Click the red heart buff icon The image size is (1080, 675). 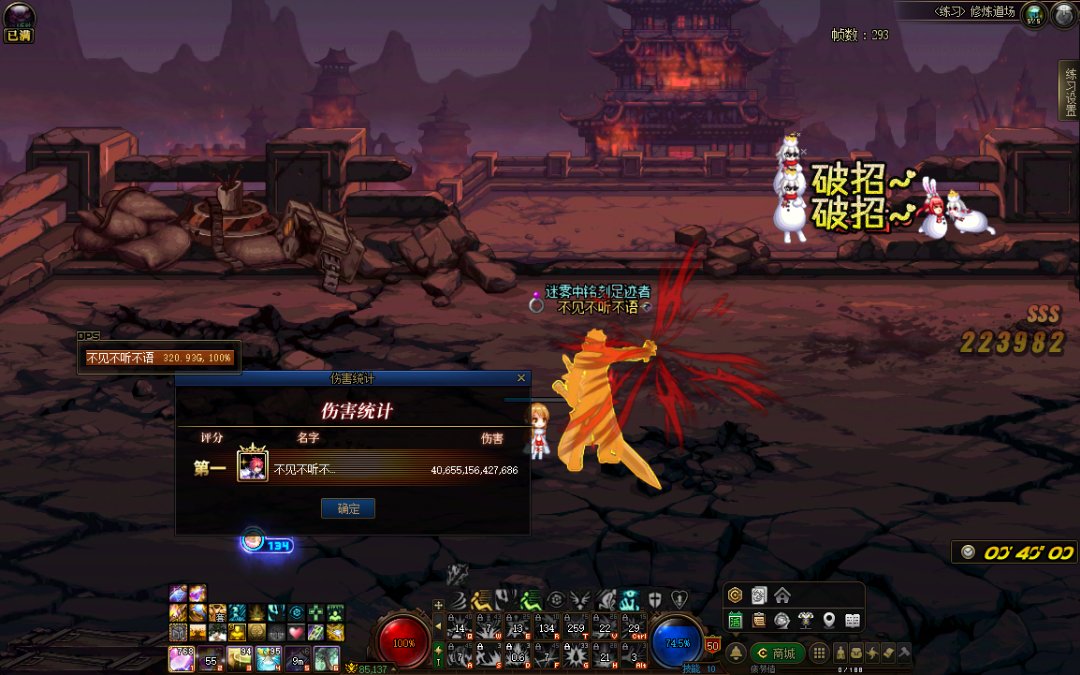pos(296,632)
